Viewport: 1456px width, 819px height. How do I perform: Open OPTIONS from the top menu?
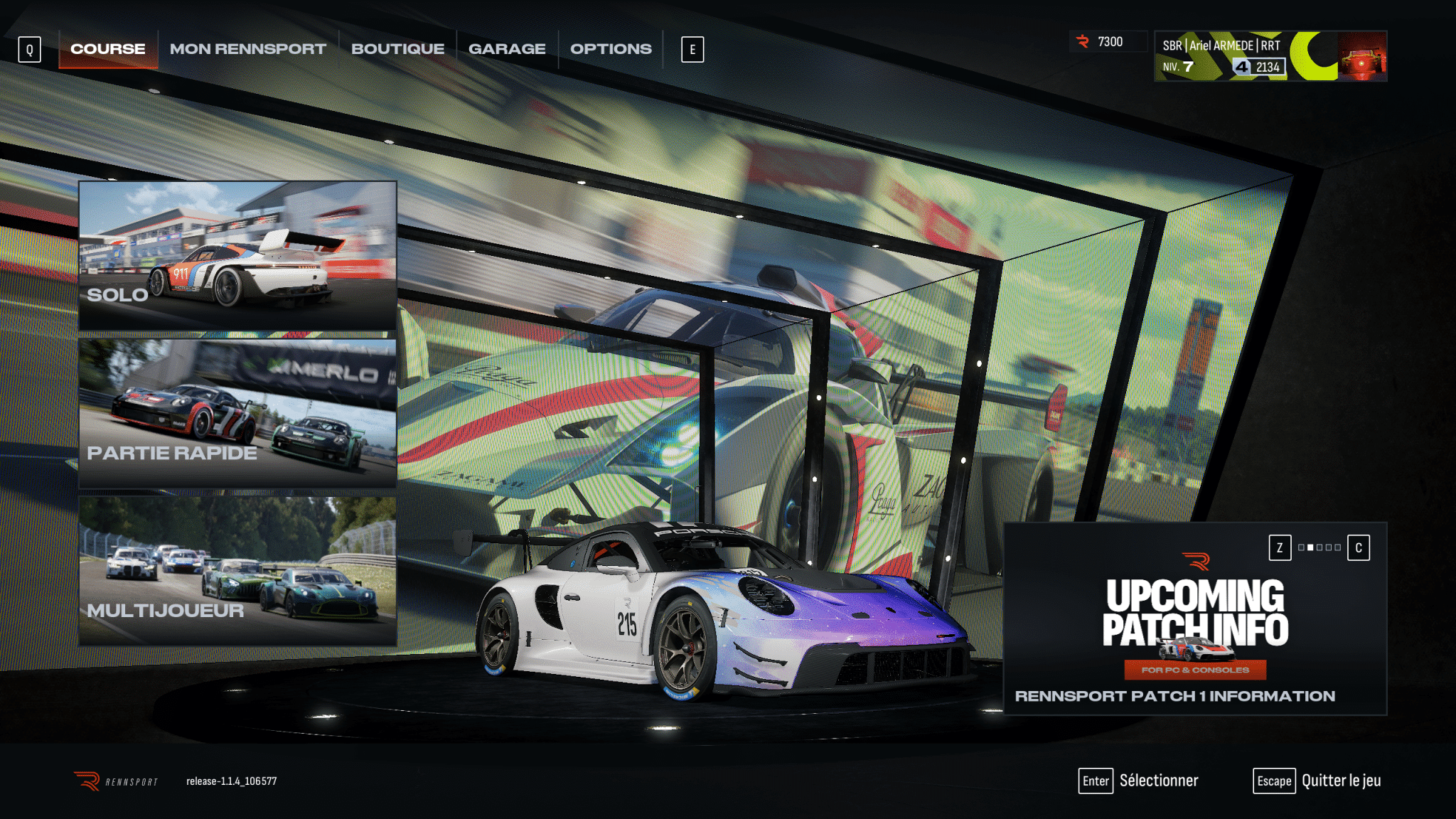(611, 48)
